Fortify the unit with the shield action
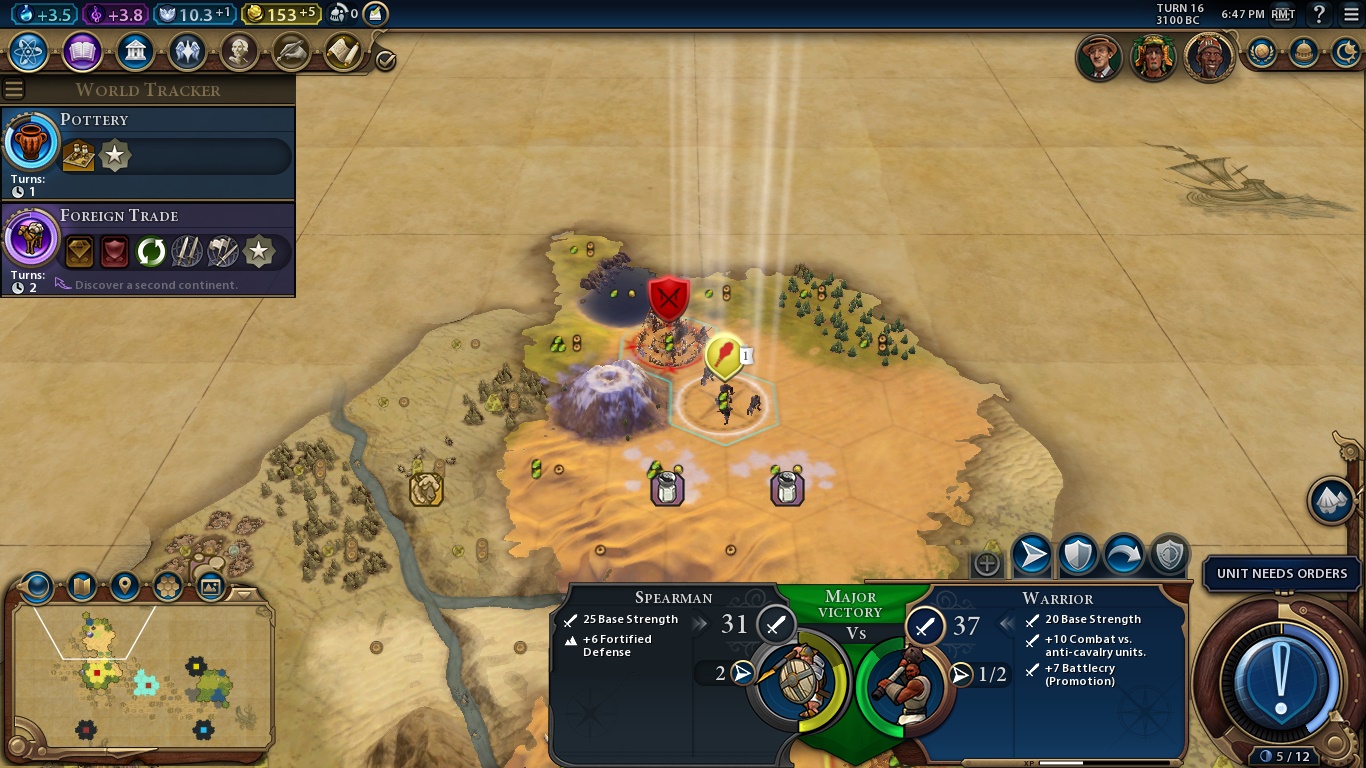This screenshot has width=1366, height=768. [1078, 555]
